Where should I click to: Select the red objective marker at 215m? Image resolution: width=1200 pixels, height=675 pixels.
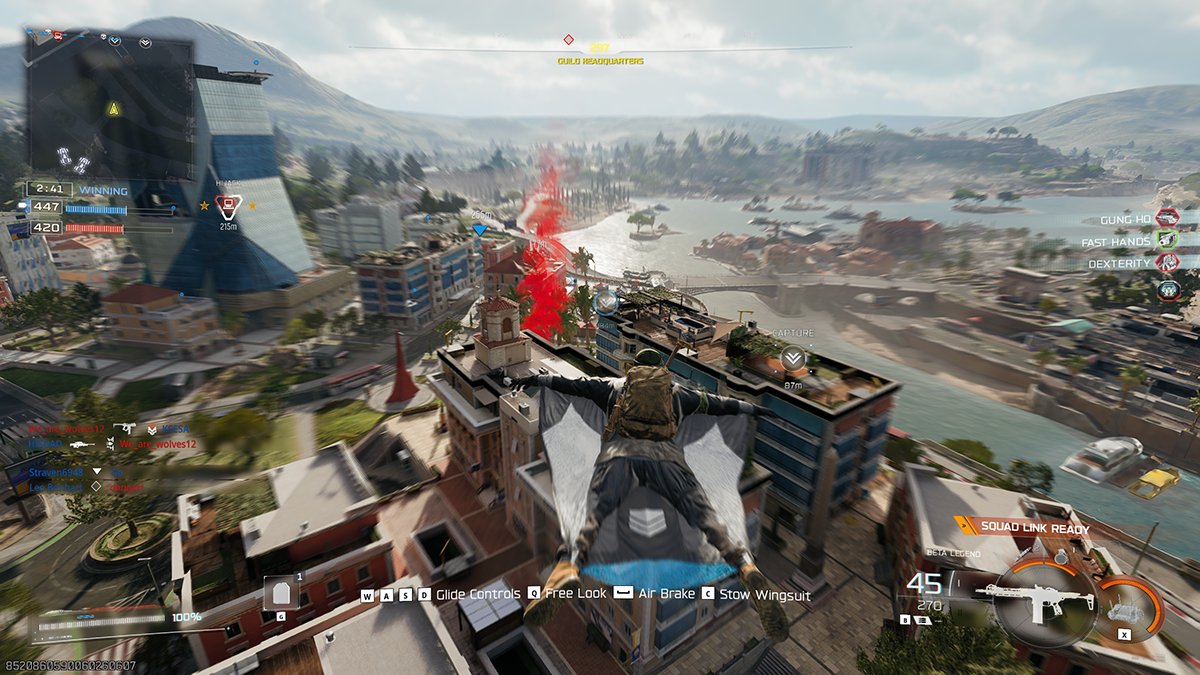[229, 206]
